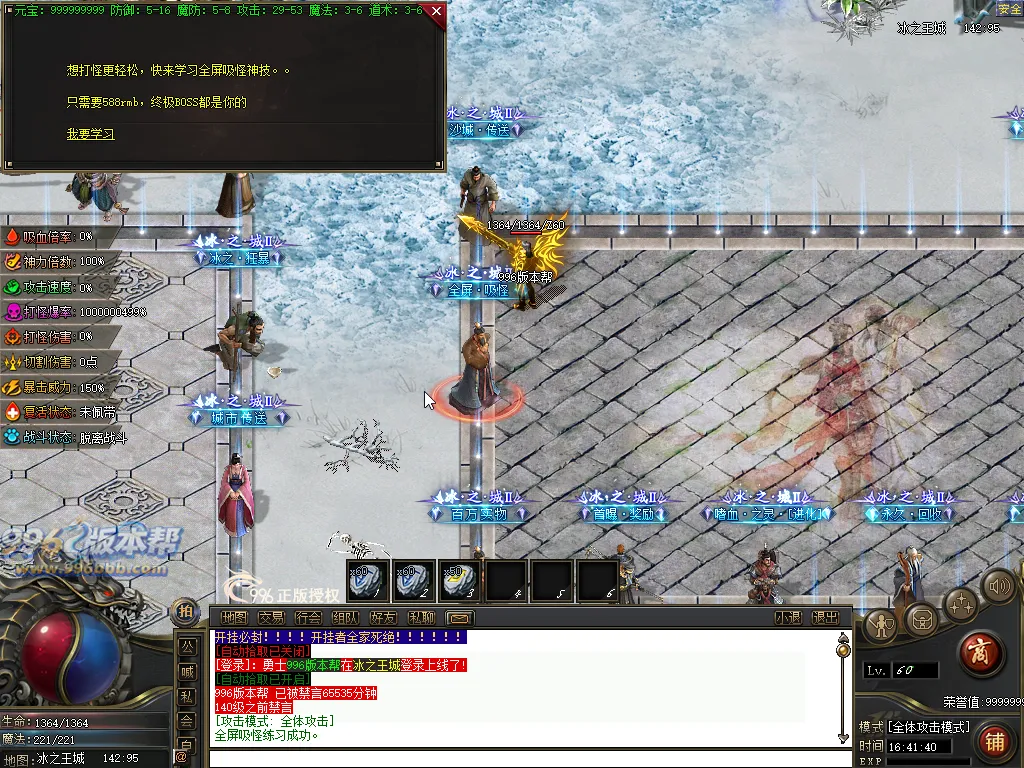Switch to the 喊 shout chat channel
This screenshot has width=1024, height=768.
point(187,671)
